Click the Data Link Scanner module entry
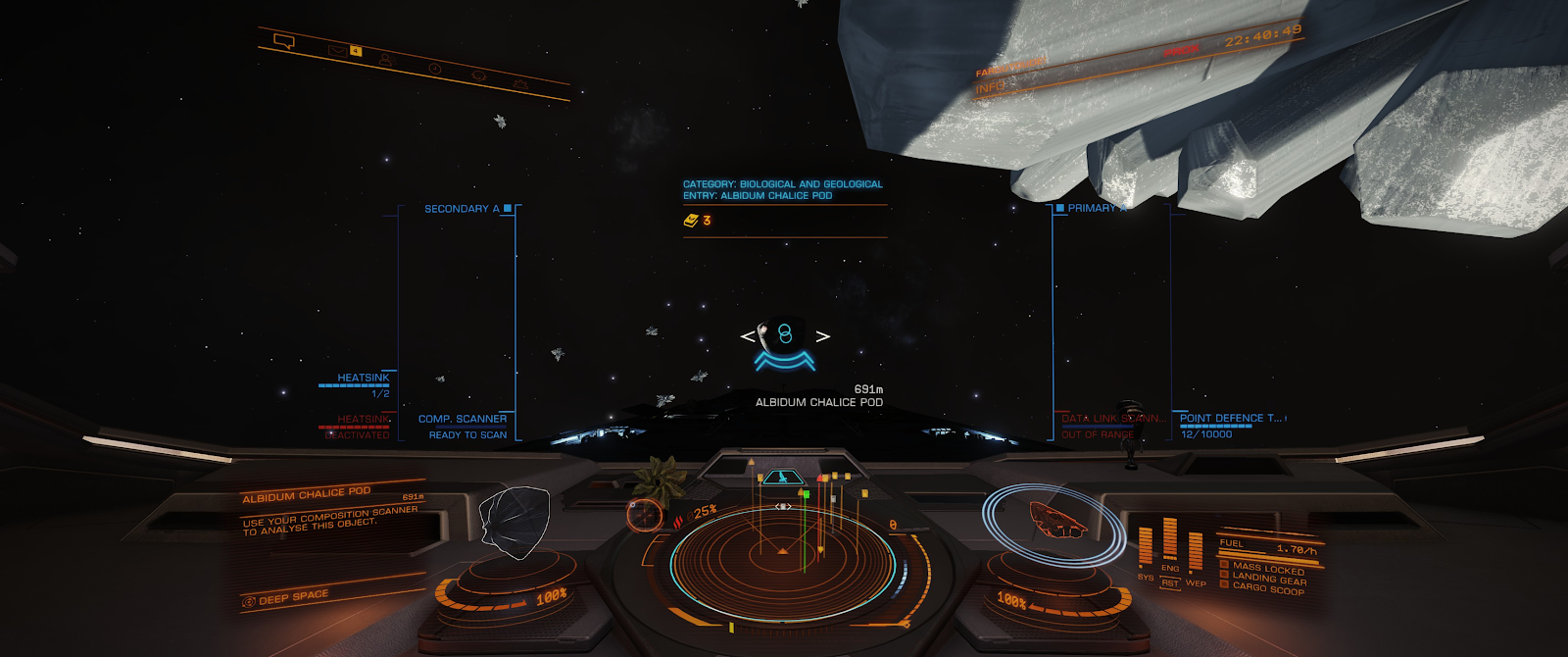Screen dimensions: 1568x657 pyautogui.click(x=1112, y=420)
